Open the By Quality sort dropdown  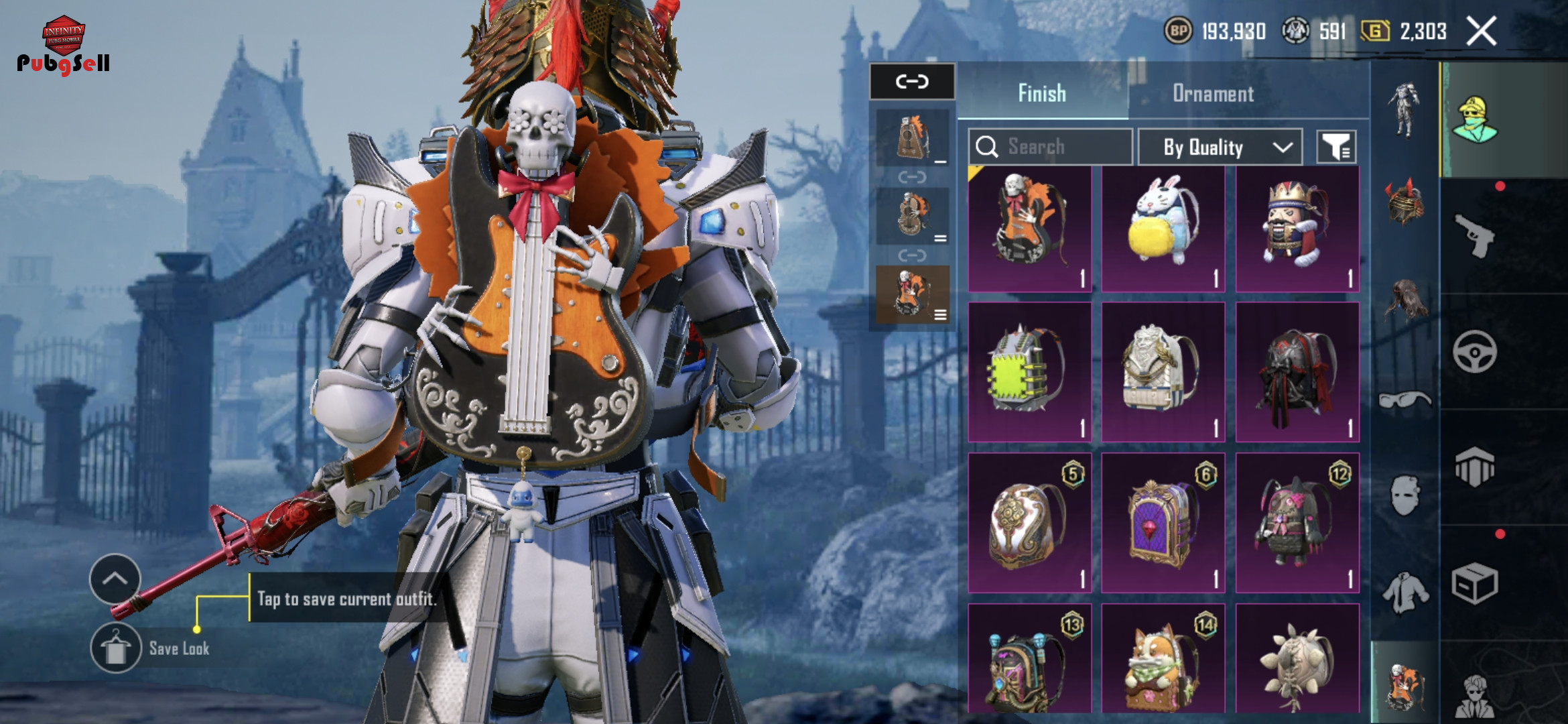coord(1220,147)
